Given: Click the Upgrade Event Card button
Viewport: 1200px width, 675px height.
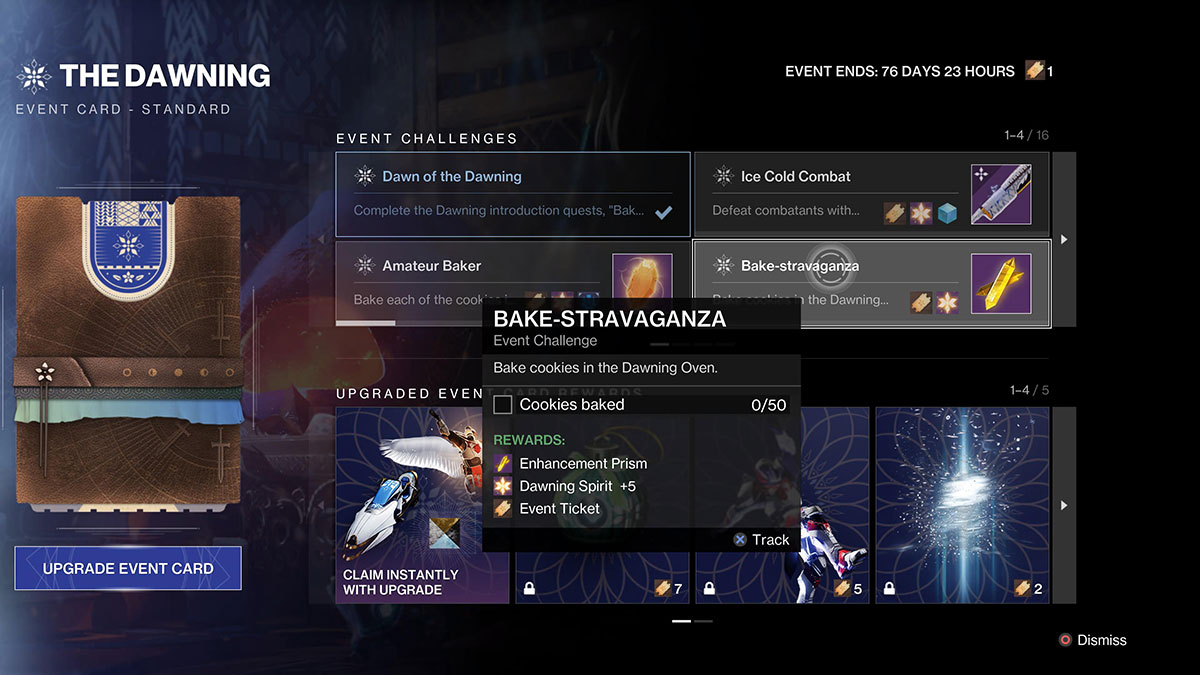Looking at the screenshot, I should [128, 568].
